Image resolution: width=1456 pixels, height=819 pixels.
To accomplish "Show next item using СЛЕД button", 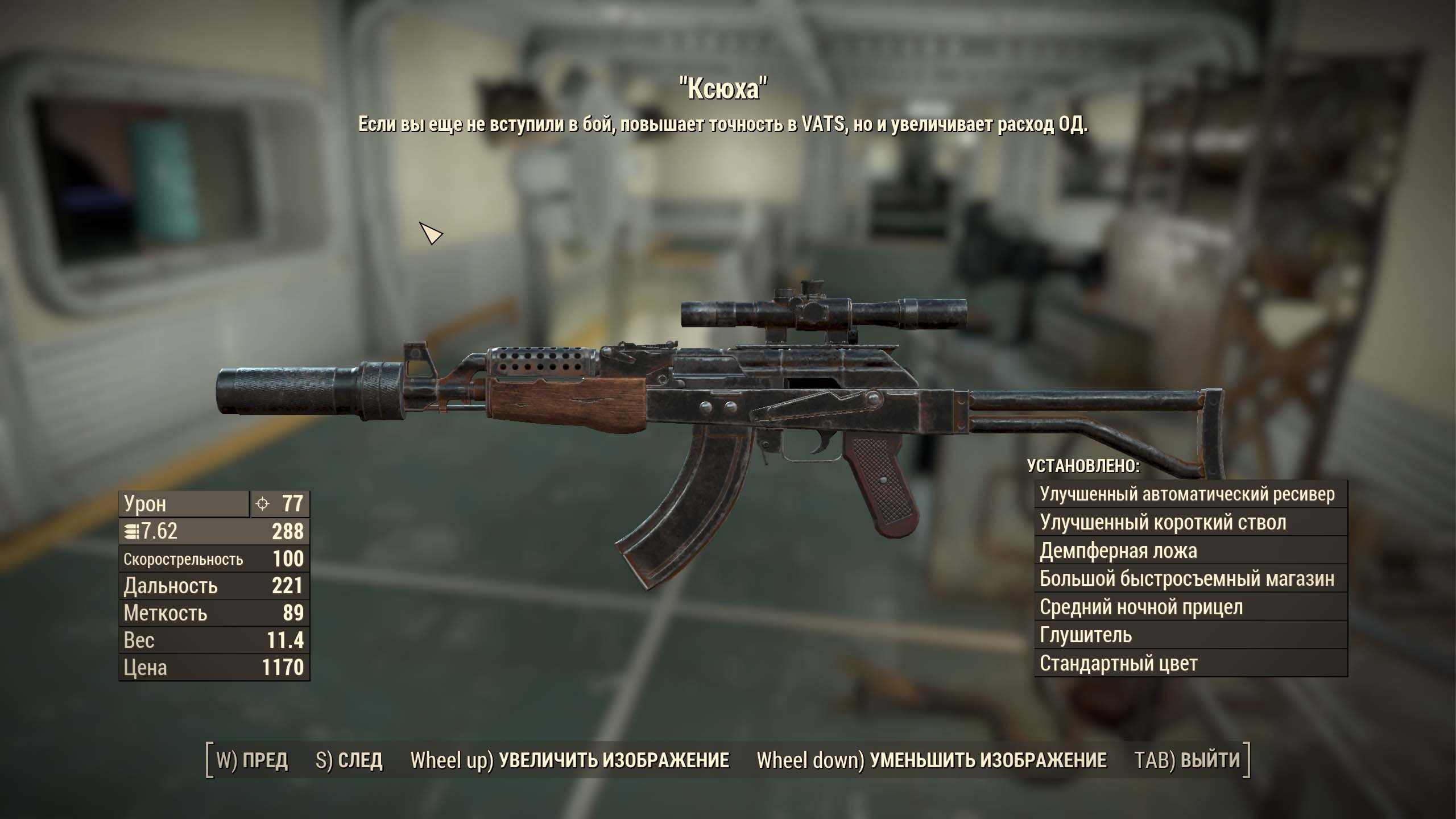I will point(349,760).
